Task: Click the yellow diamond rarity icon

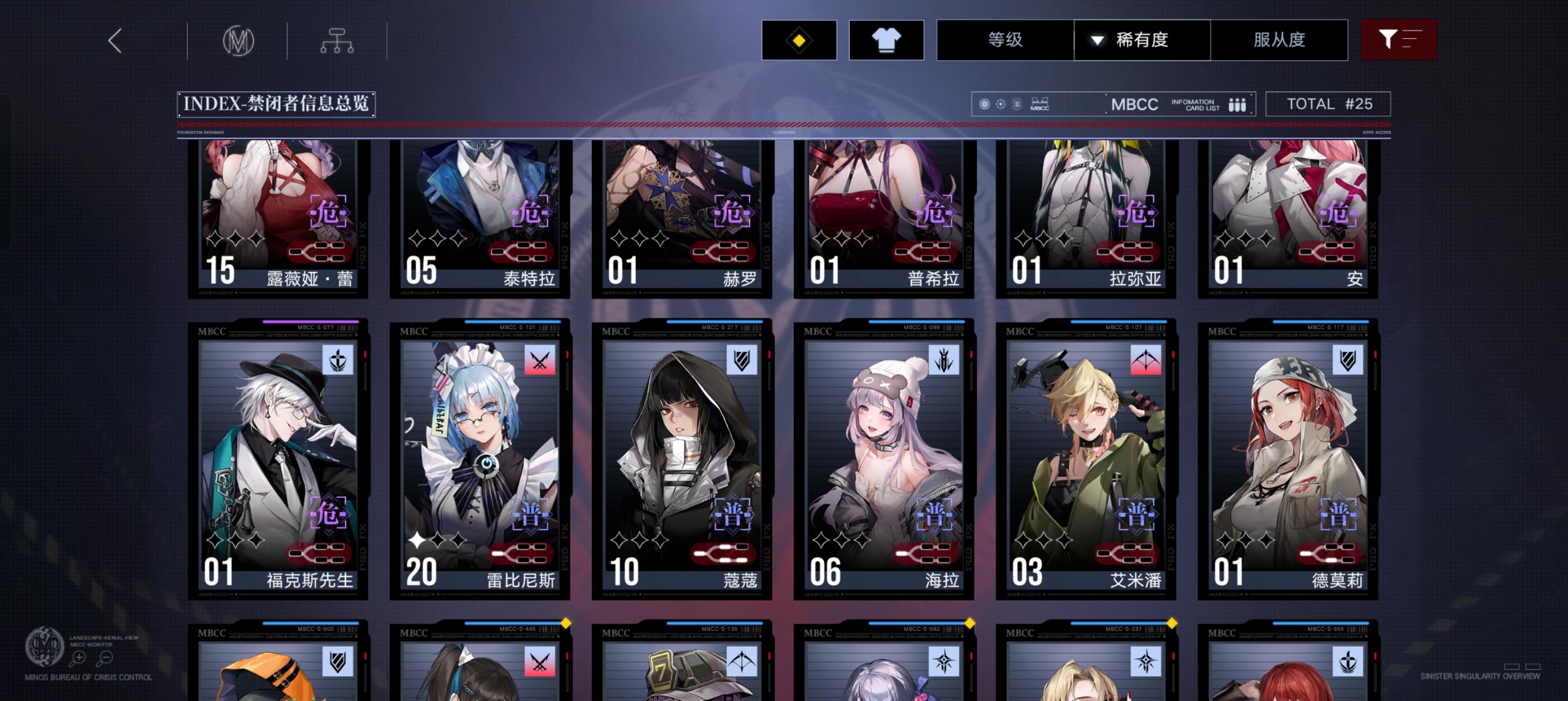Action: [799, 40]
